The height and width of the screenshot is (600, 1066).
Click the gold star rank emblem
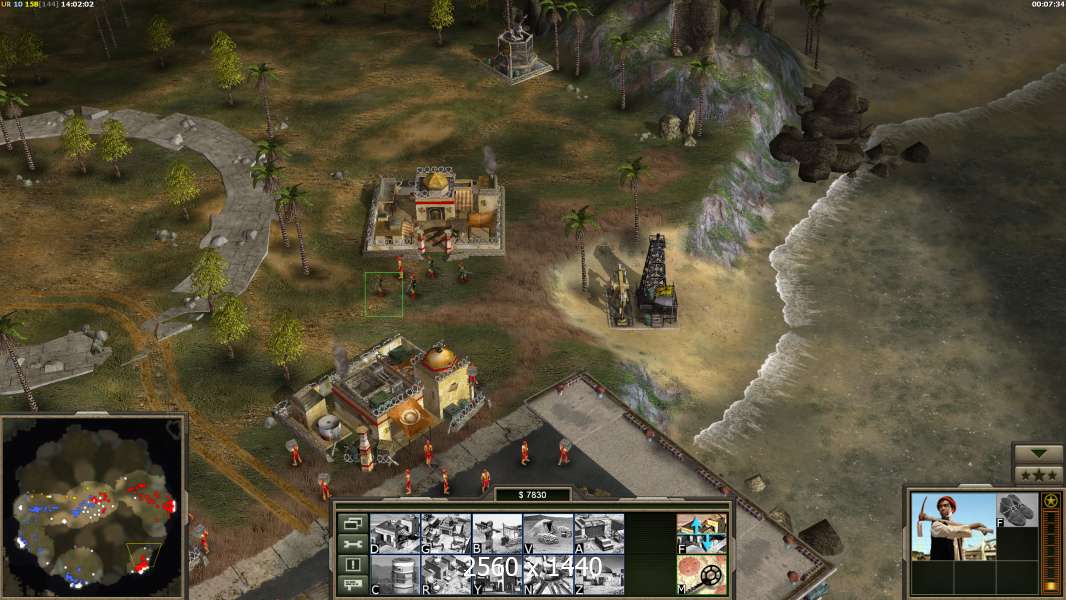[x=1050, y=500]
